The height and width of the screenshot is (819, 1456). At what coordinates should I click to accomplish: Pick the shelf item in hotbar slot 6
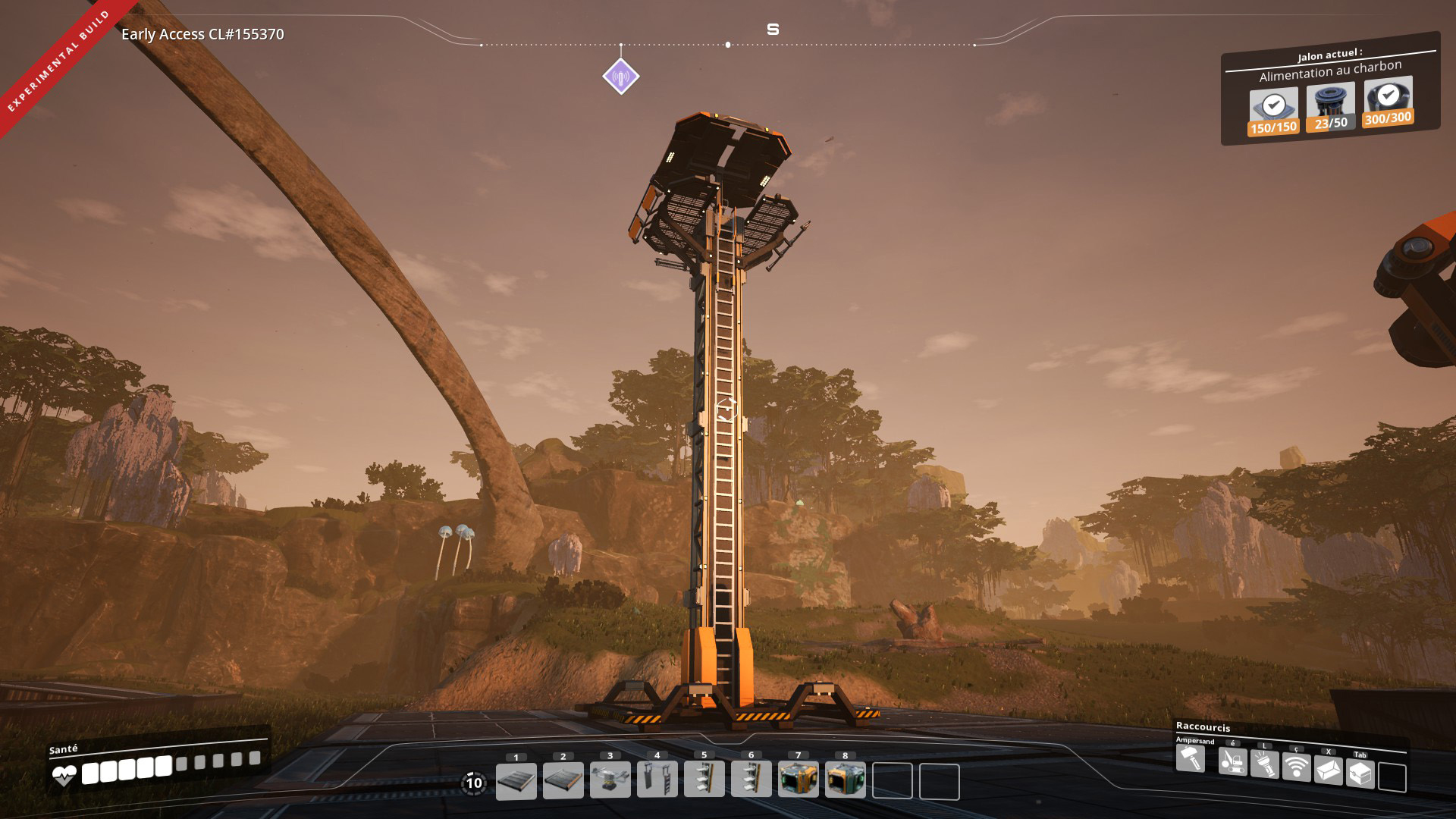(752, 780)
